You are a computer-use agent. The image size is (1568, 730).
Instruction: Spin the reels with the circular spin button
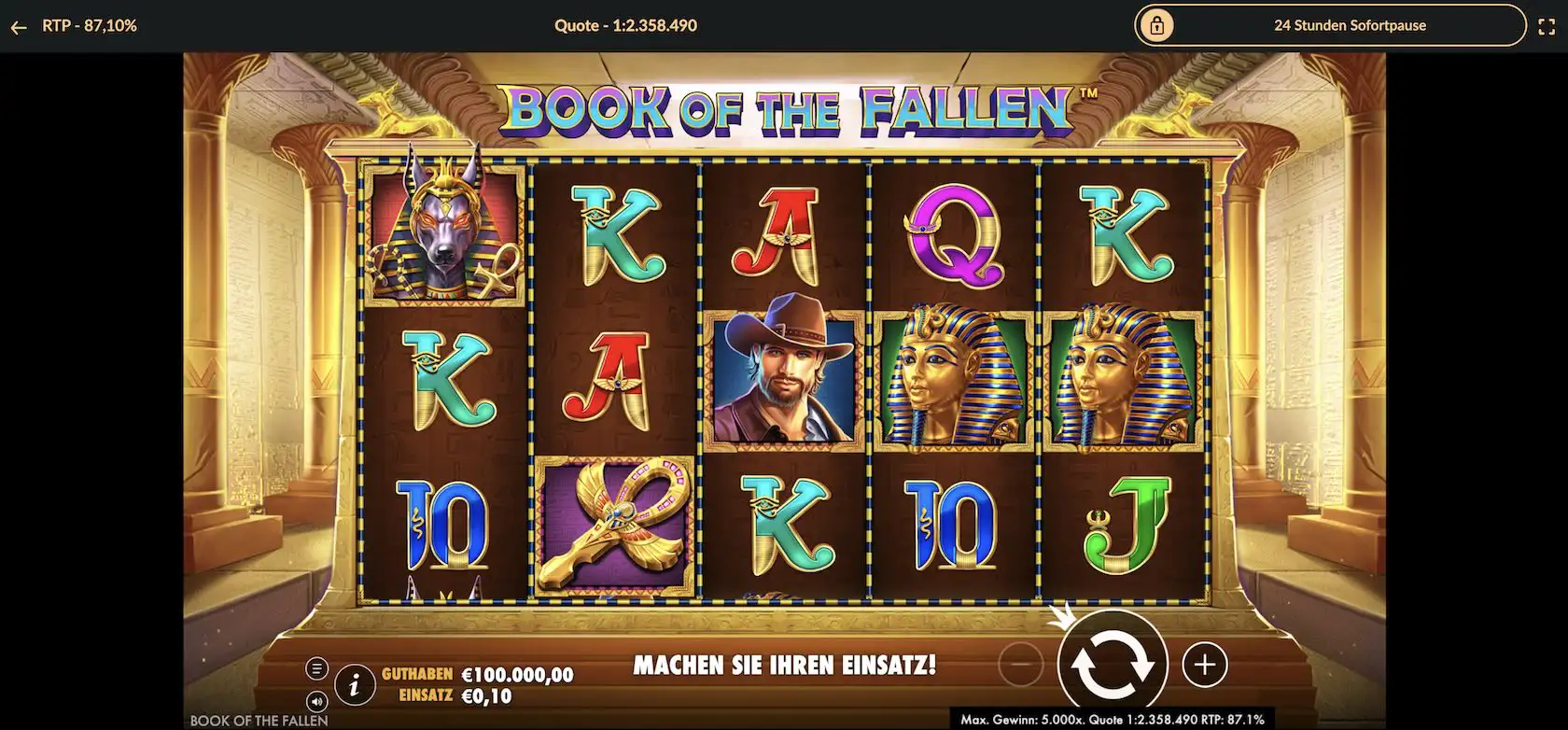click(1111, 664)
